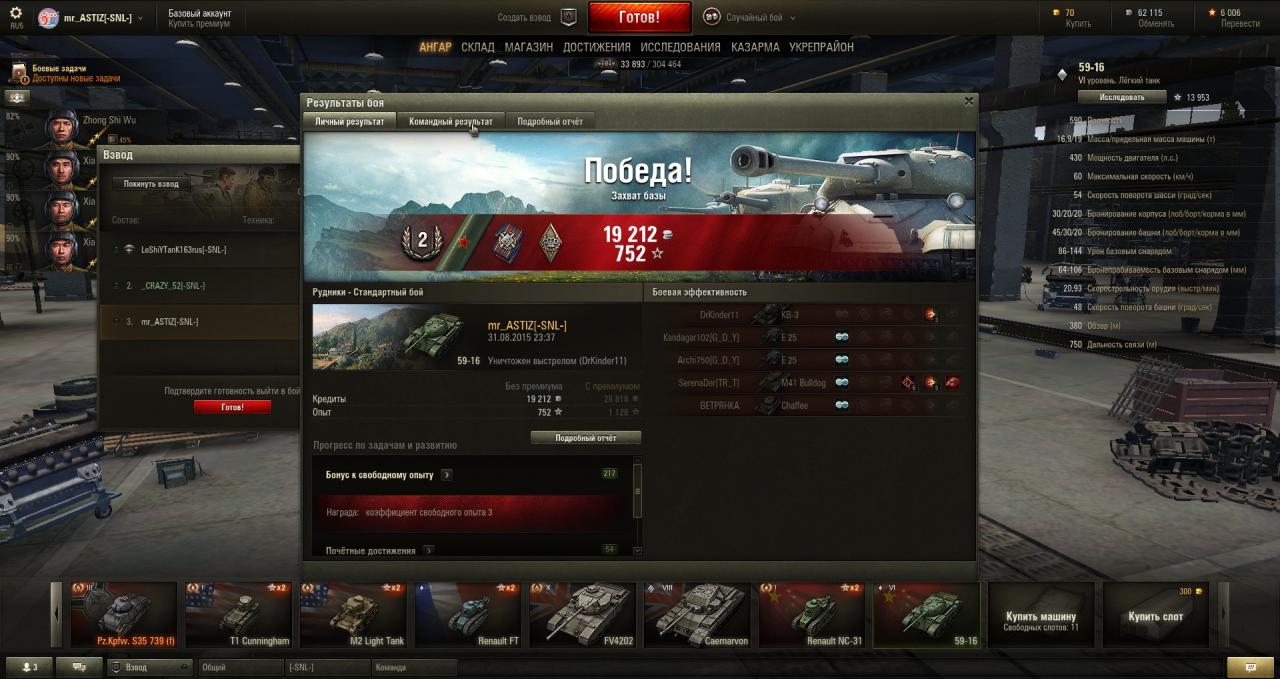Screen dimensions: 1280x679
Task: Buy a new slot with Купить слот
Action: 1155,616
